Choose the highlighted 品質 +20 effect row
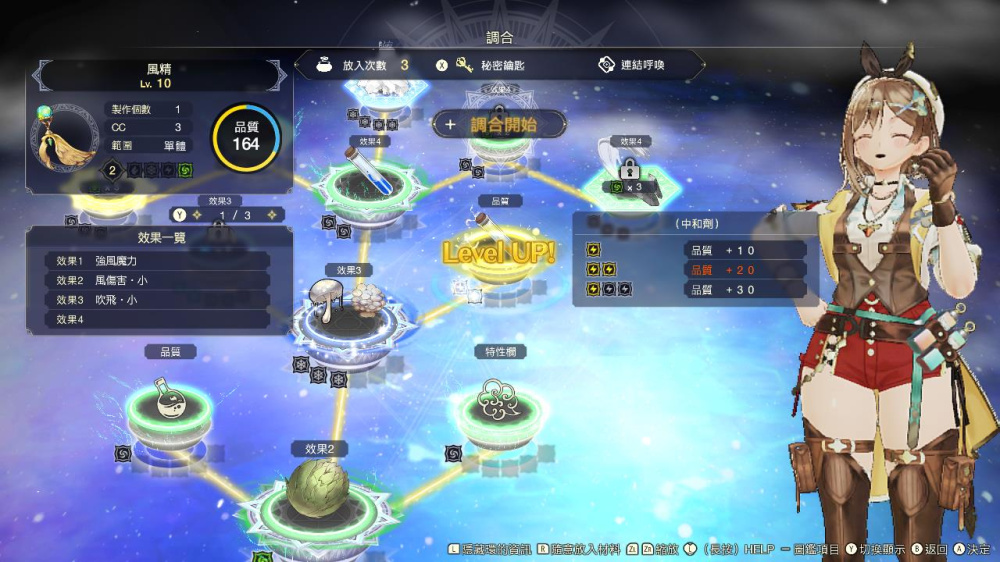 click(x=694, y=270)
